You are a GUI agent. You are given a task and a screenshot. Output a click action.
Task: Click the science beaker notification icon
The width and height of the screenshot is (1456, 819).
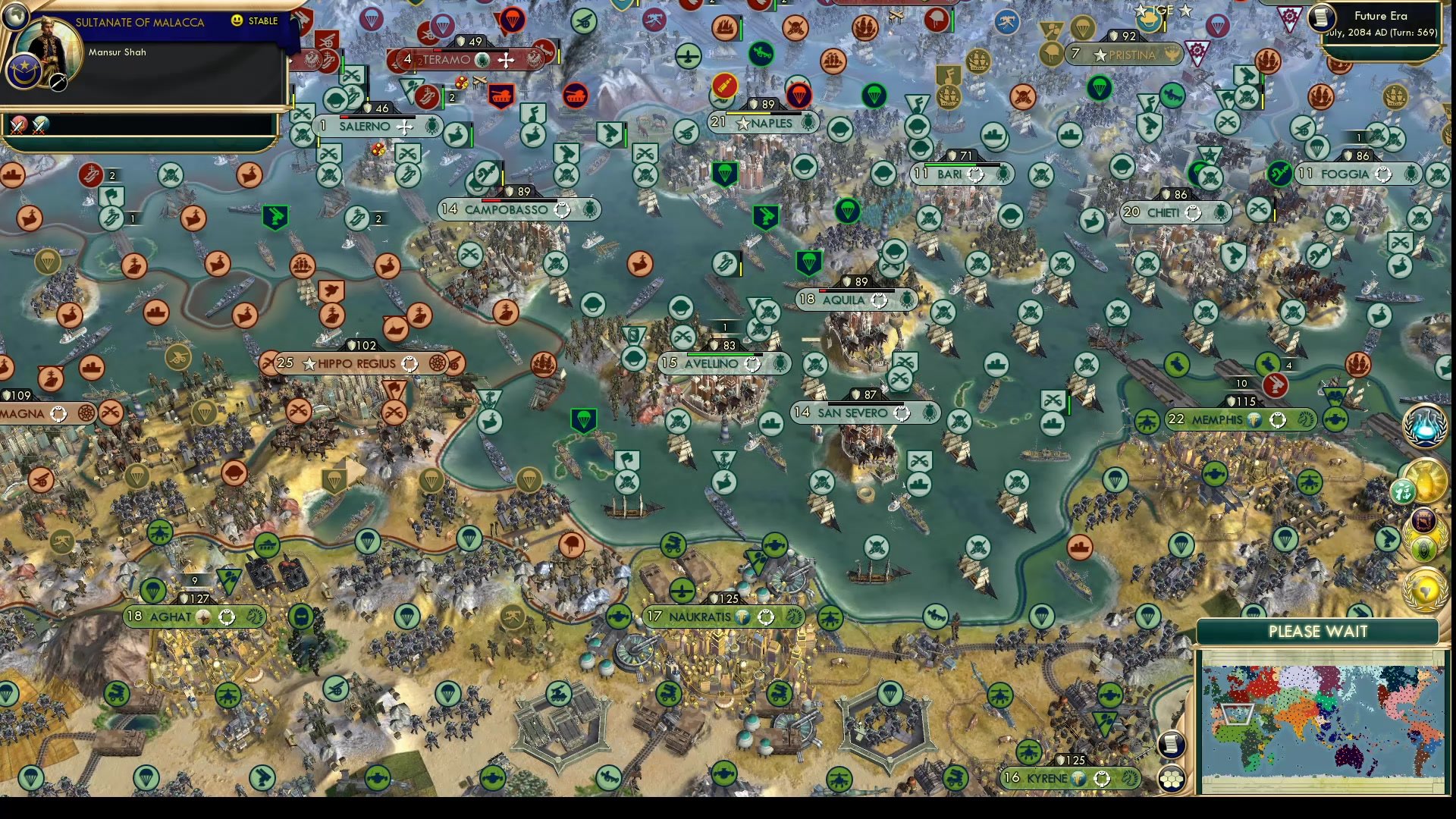[1424, 426]
